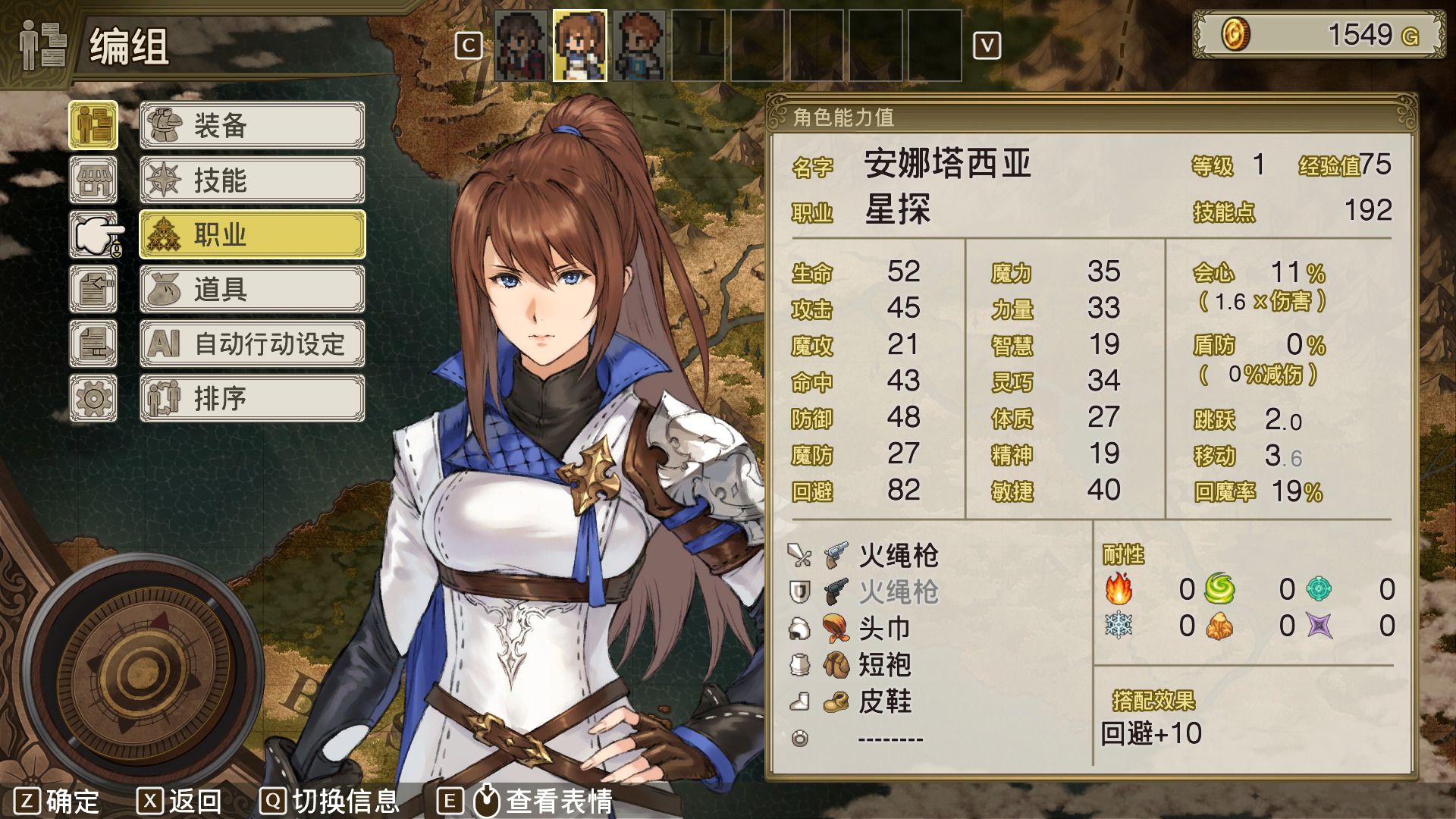Open the quest log category icon
The height and width of the screenshot is (819, 1456).
[93, 289]
